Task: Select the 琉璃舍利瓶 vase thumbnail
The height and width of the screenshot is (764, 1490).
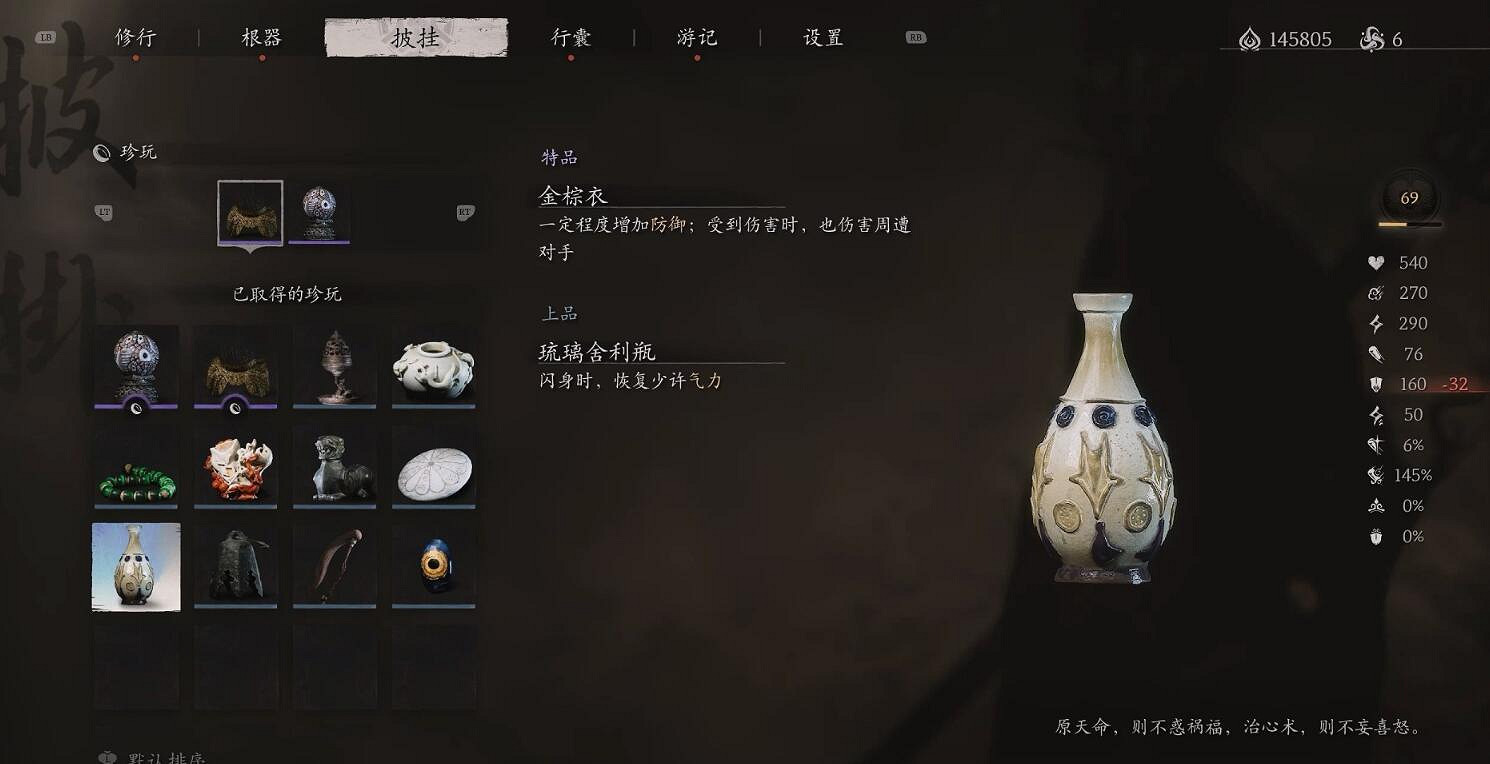Action: pyautogui.click(x=136, y=566)
